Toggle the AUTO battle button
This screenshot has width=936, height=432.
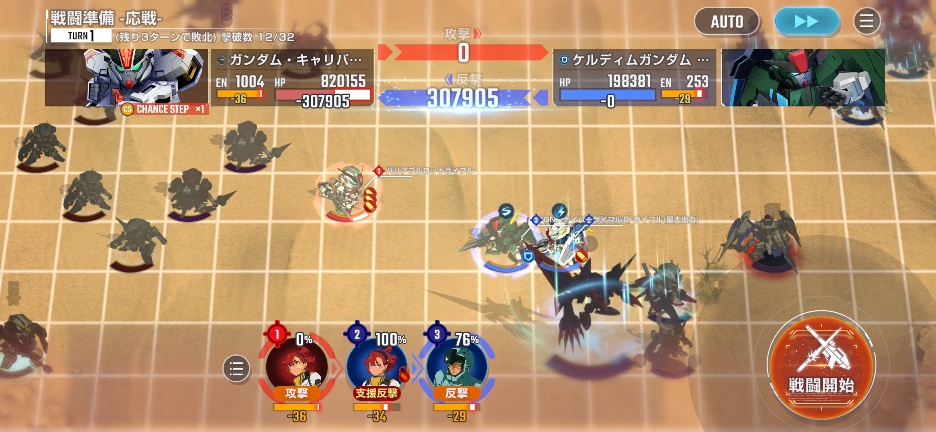coord(727,20)
